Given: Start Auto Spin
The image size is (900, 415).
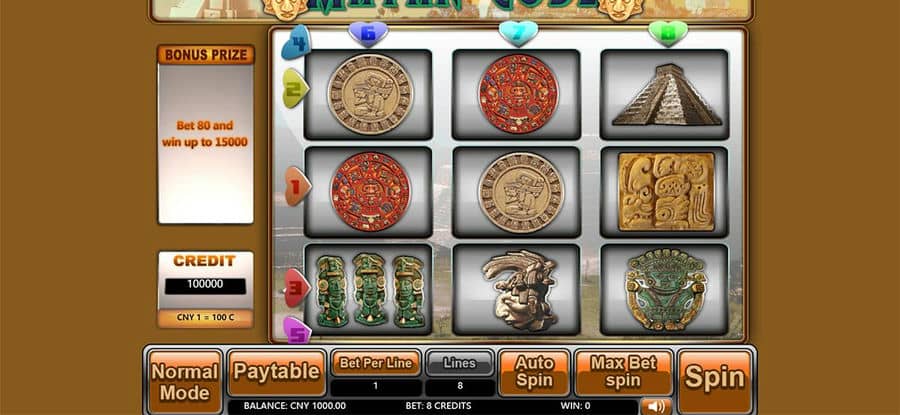Looking at the screenshot, I should [x=534, y=372].
